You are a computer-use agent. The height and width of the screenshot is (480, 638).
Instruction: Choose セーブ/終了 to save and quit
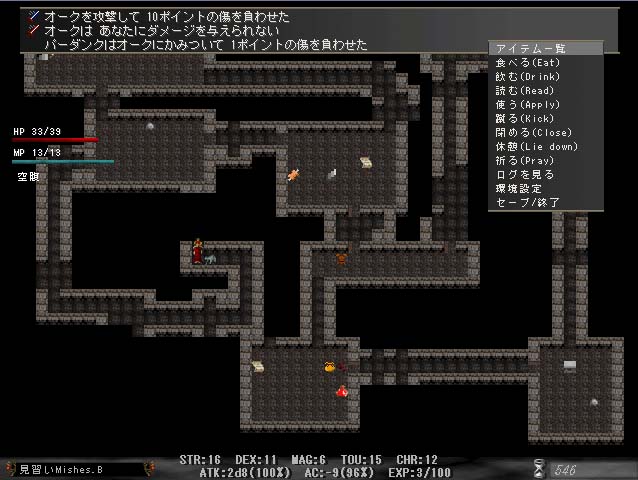[x=524, y=202]
